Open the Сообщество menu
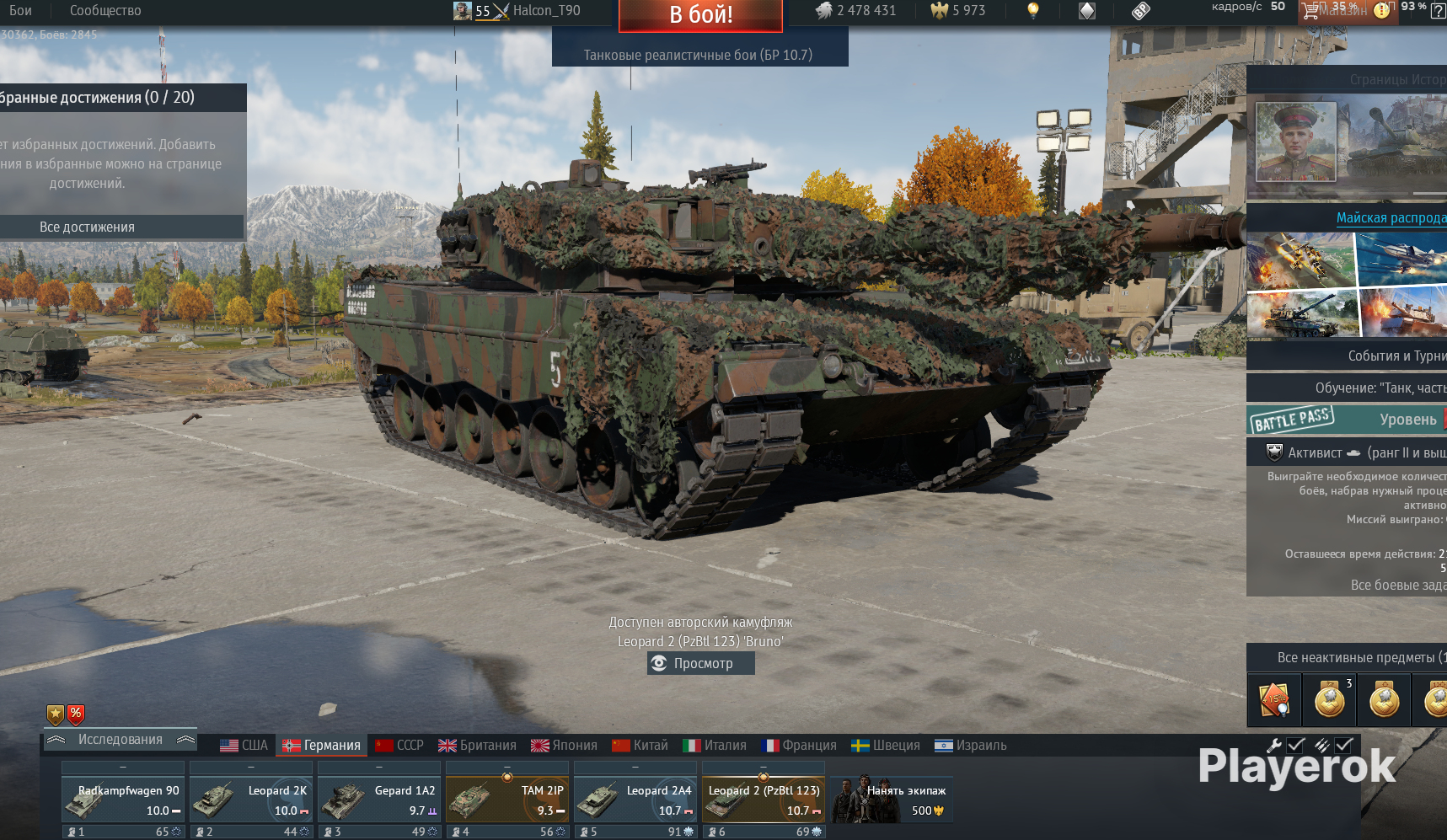Image resolution: width=1447 pixels, height=840 pixels. tap(104, 10)
